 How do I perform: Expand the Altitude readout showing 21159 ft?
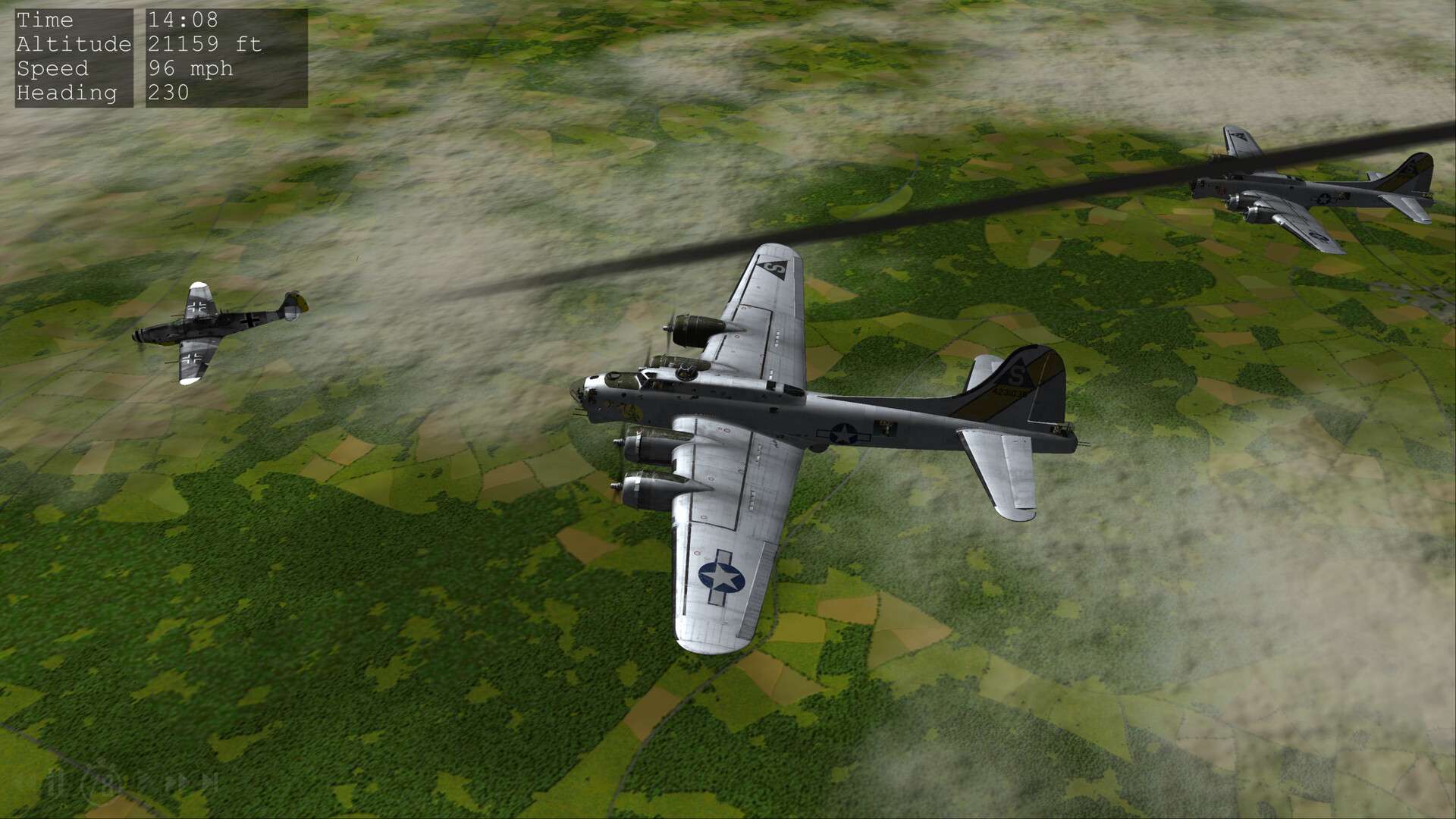click(x=205, y=45)
